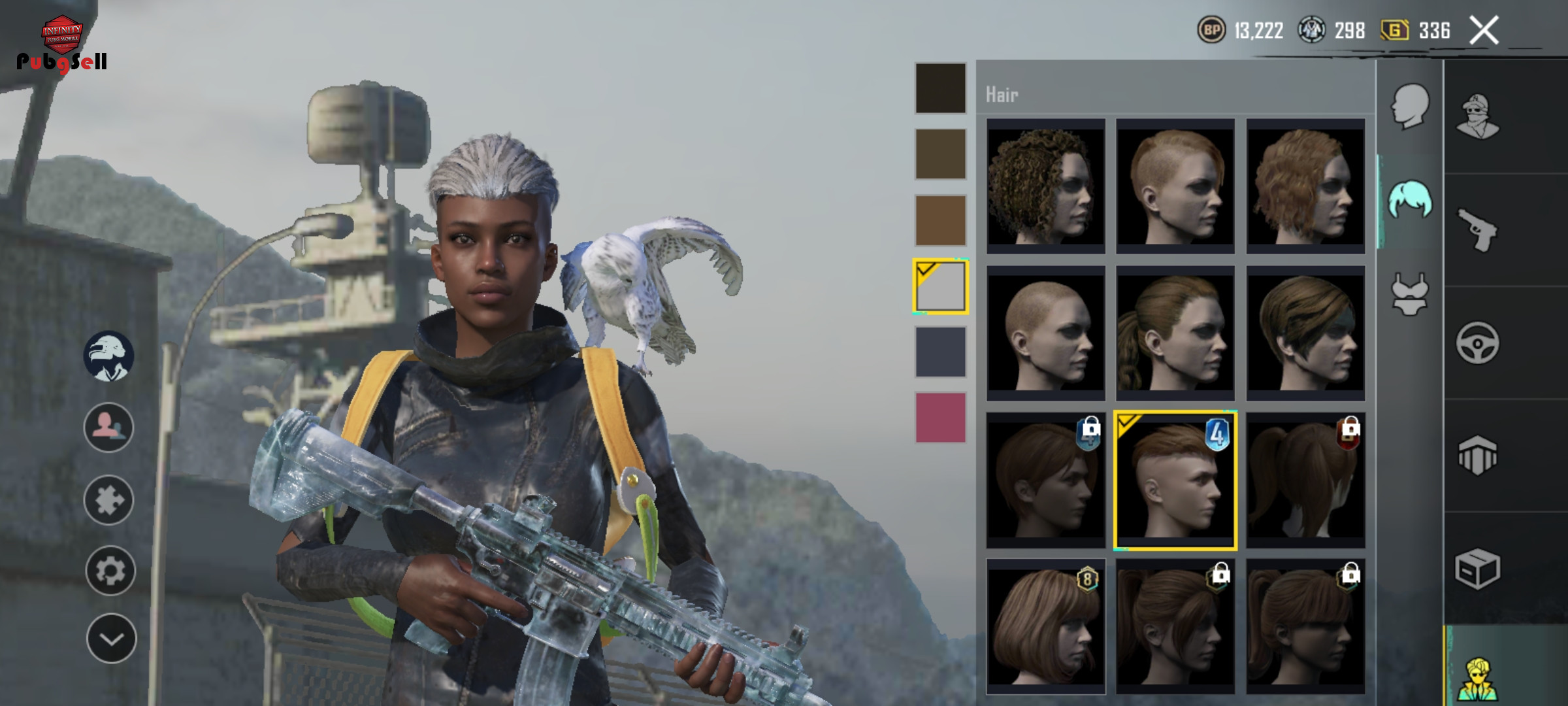This screenshot has width=1568, height=706.
Task: Open the crate box category
Action: [x=1477, y=568]
